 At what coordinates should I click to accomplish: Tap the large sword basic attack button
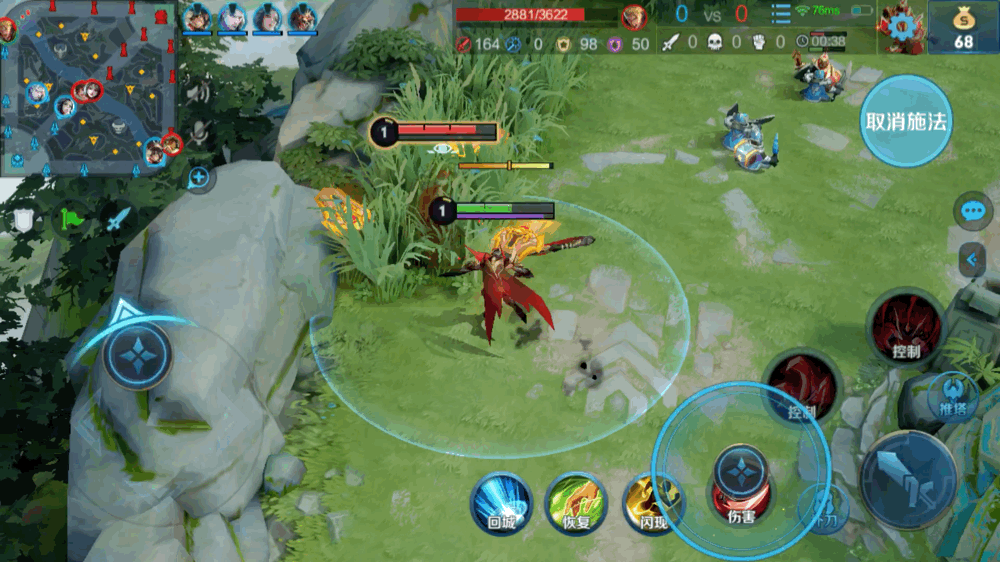(908, 480)
